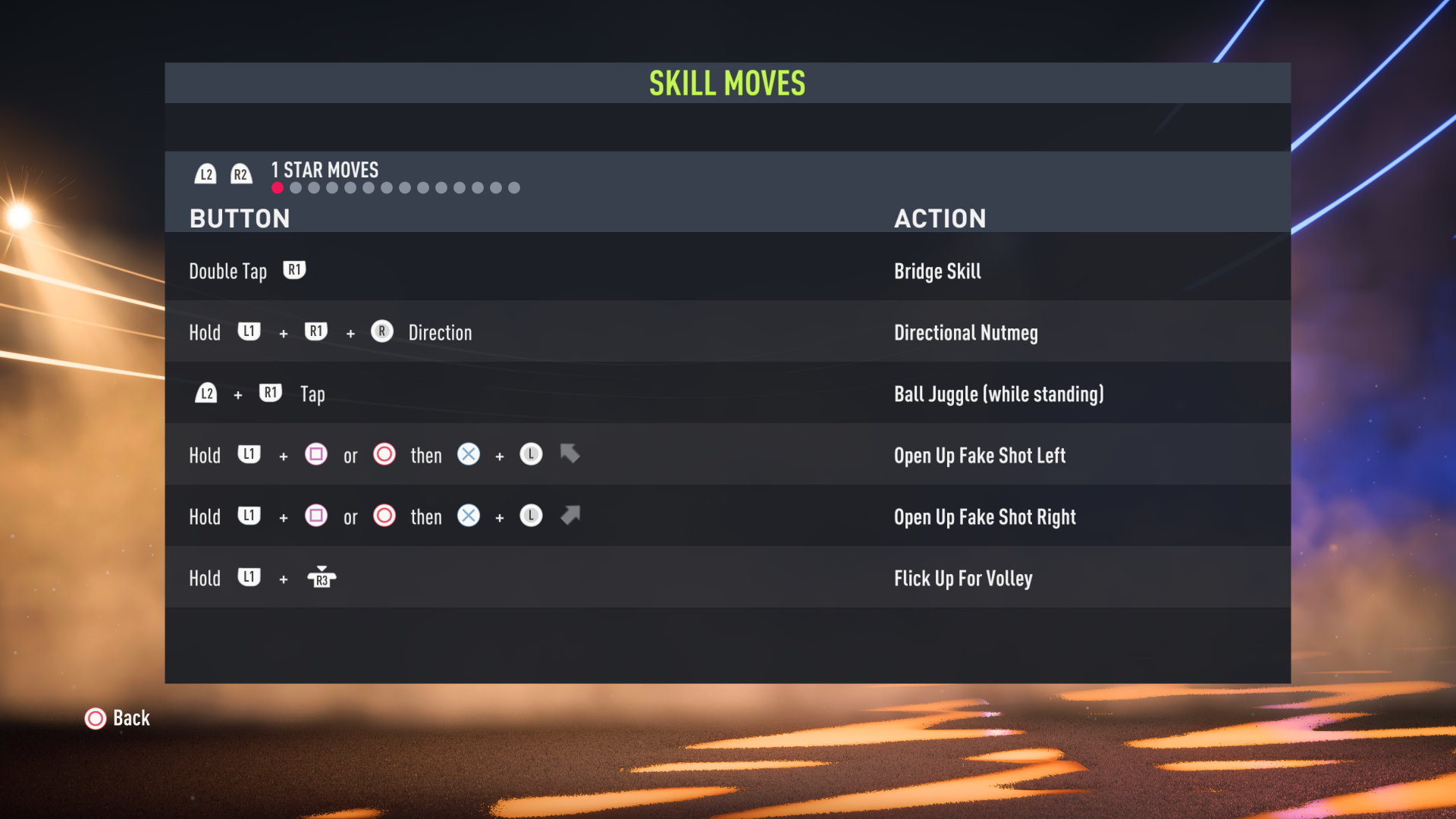Click the 1 STAR MOVES heading
Image resolution: width=1456 pixels, height=819 pixels.
coord(324,170)
